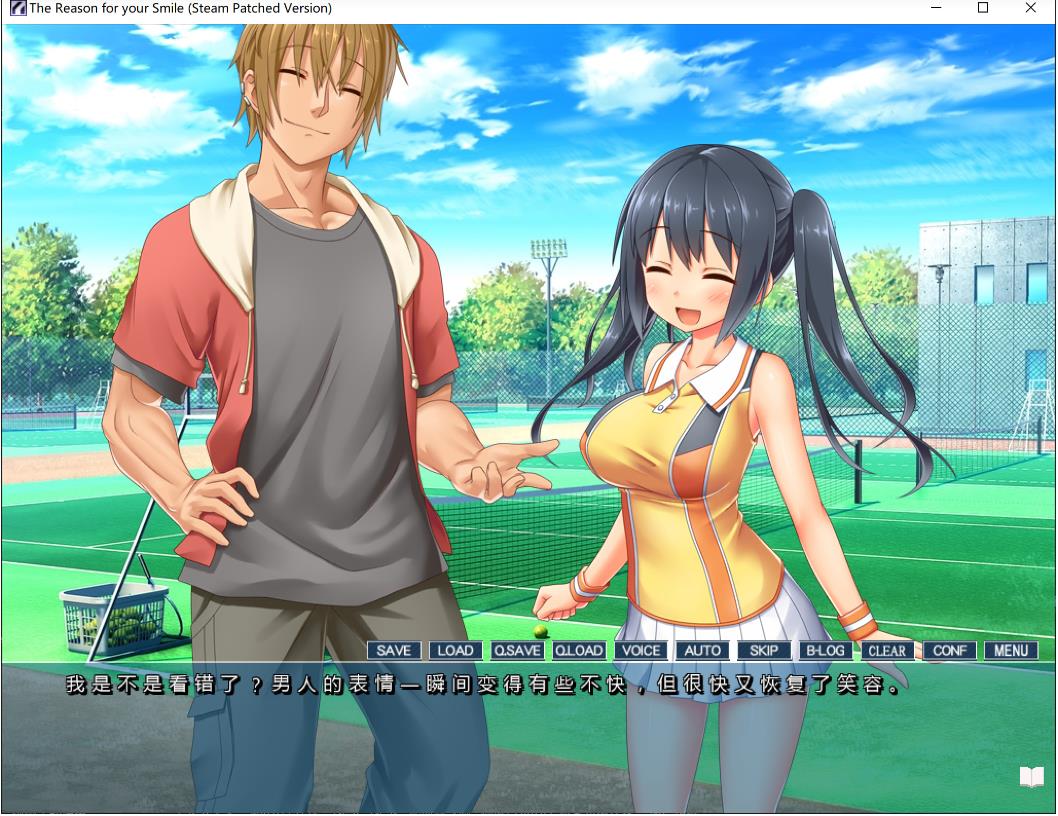This screenshot has width=1058, height=816.
Task: Open the MENU
Action: [x=1011, y=650]
